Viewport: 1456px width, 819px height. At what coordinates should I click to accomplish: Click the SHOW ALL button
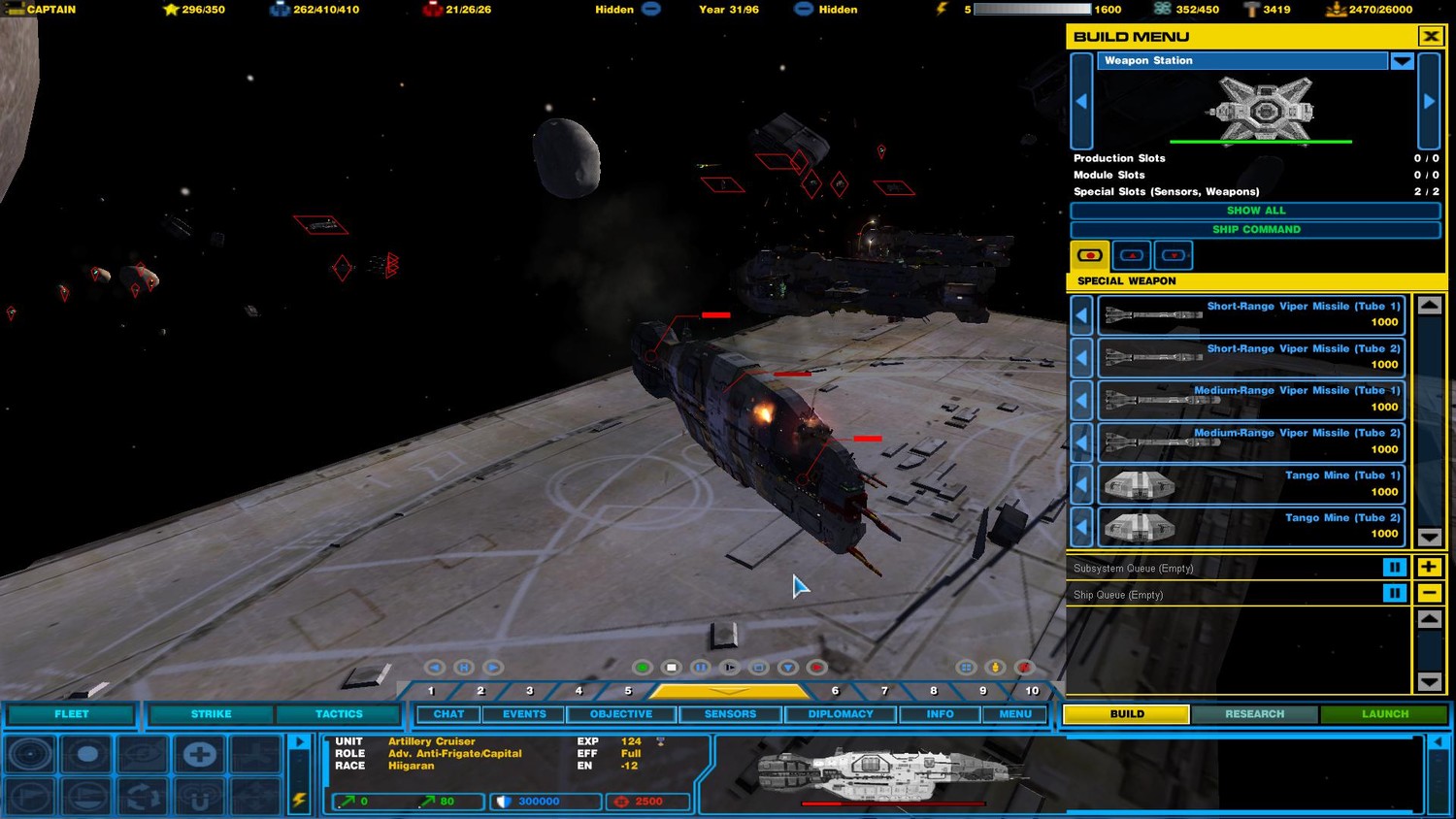point(1255,211)
